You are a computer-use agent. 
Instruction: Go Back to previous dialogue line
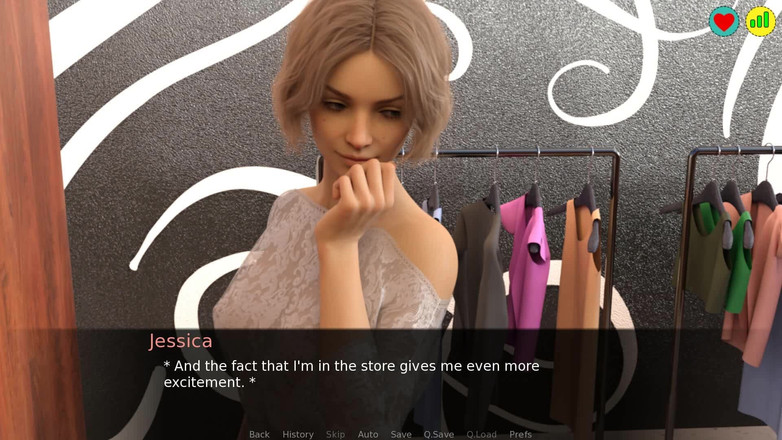(x=259, y=434)
